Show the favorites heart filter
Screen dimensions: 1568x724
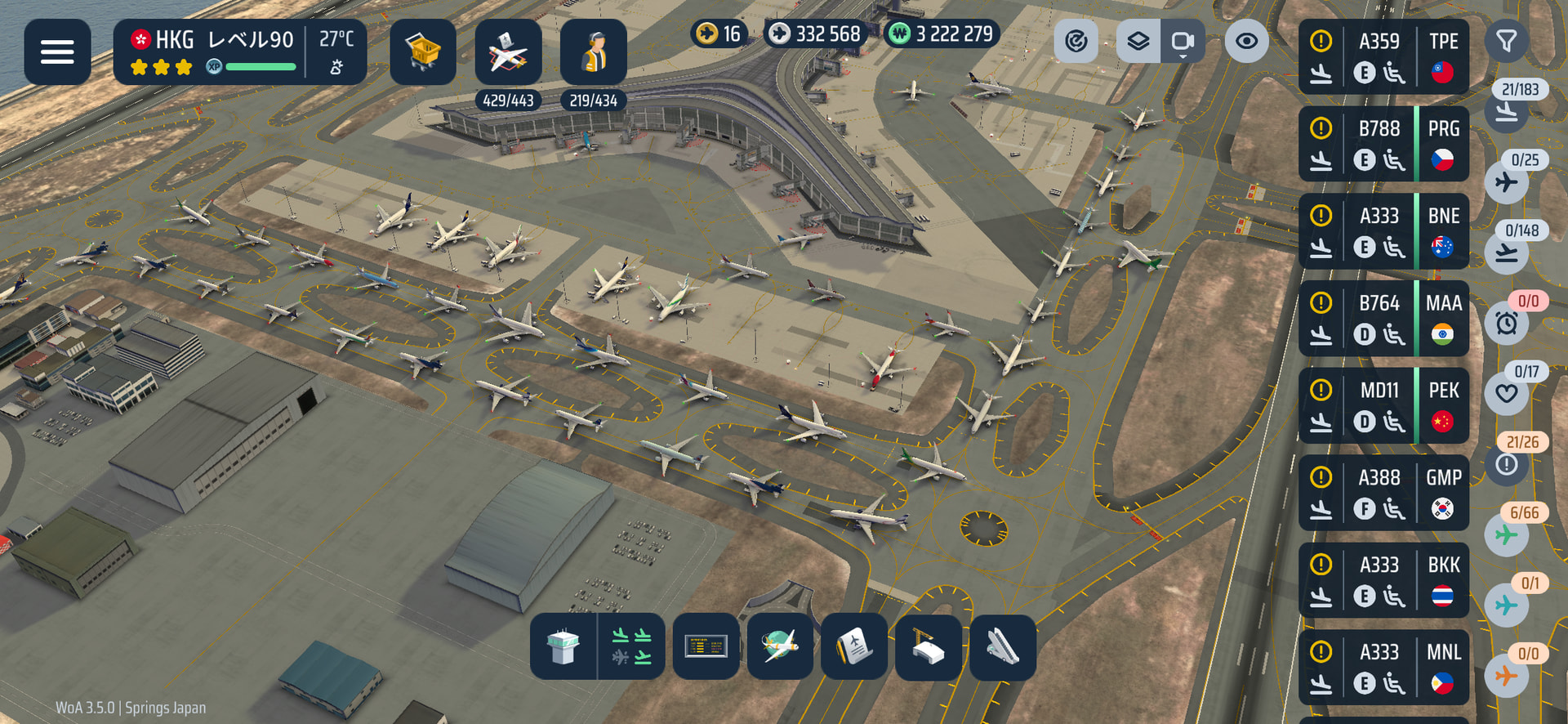[1507, 394]
